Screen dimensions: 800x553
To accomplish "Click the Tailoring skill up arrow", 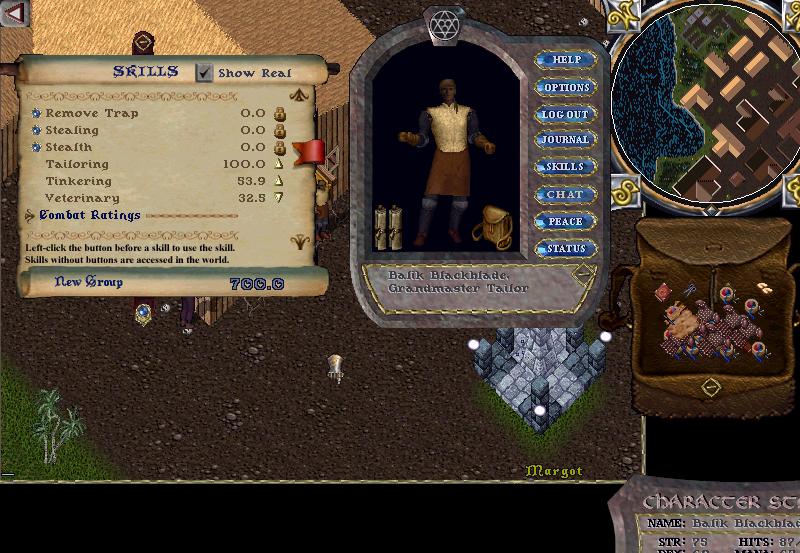I will pos(280,164).
